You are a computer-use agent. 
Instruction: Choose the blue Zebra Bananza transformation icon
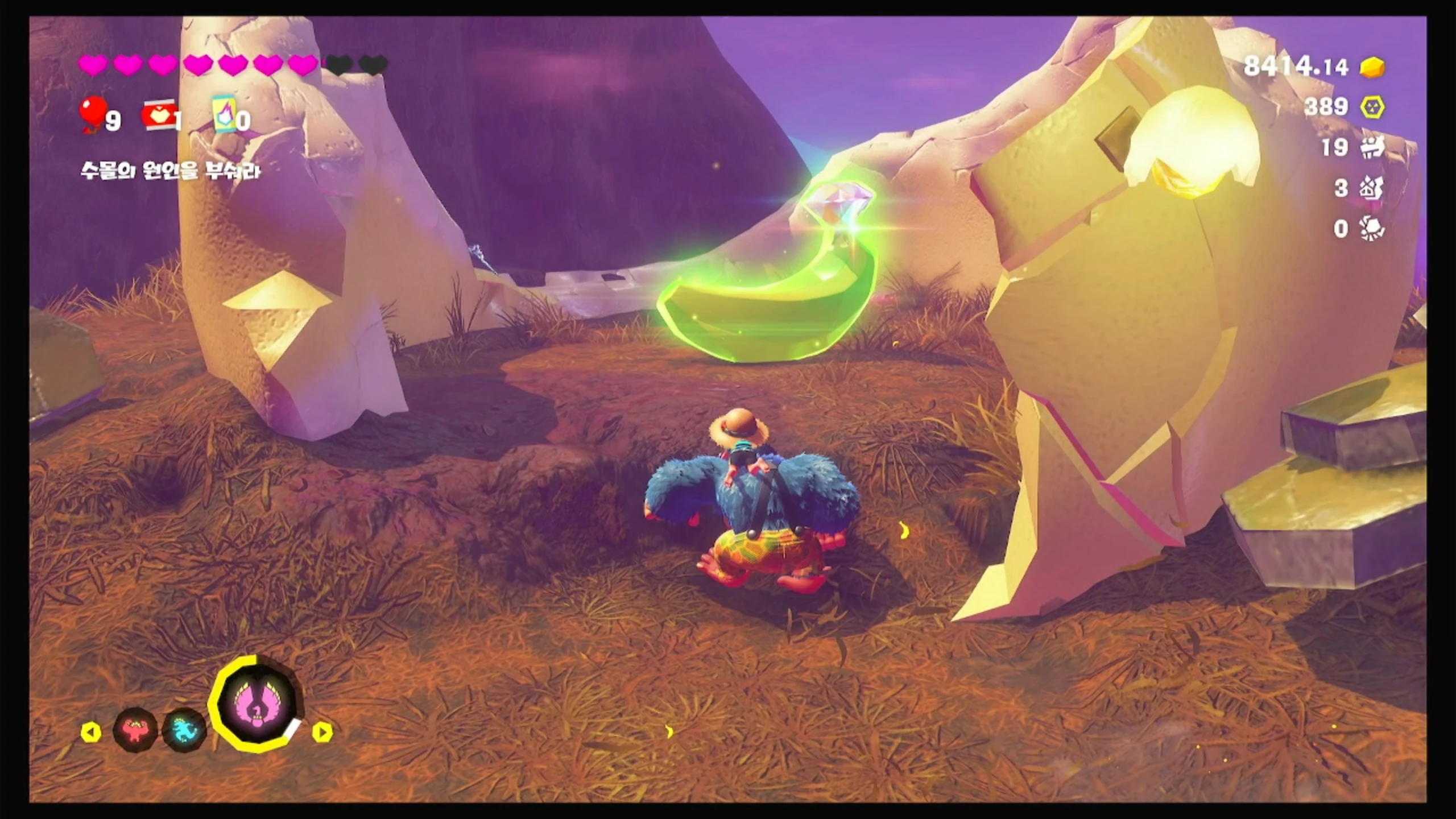[x=184, y=730]
